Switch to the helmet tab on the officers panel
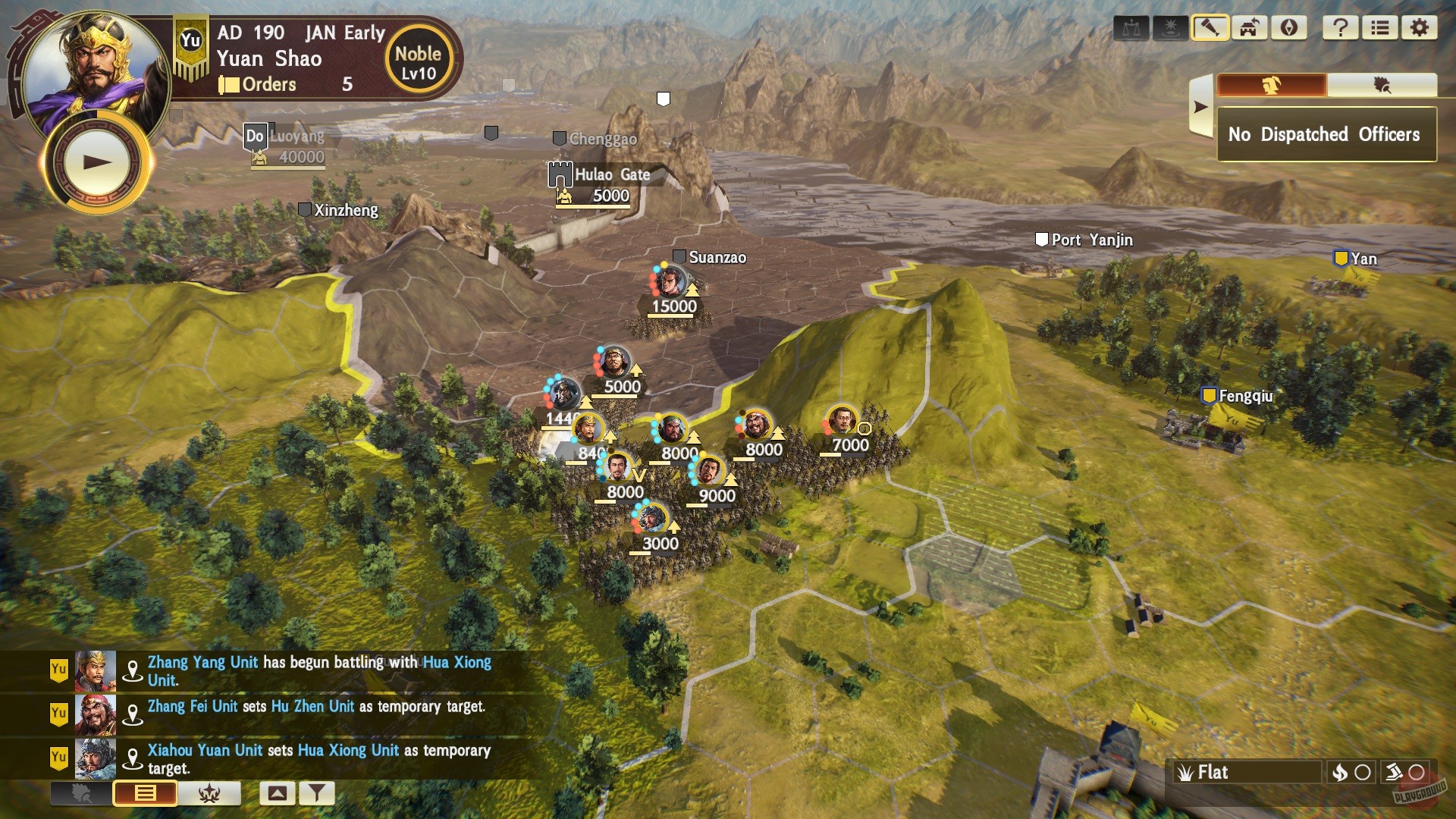The height and width of the screenshot is (819, 1456). point(1271,86)
